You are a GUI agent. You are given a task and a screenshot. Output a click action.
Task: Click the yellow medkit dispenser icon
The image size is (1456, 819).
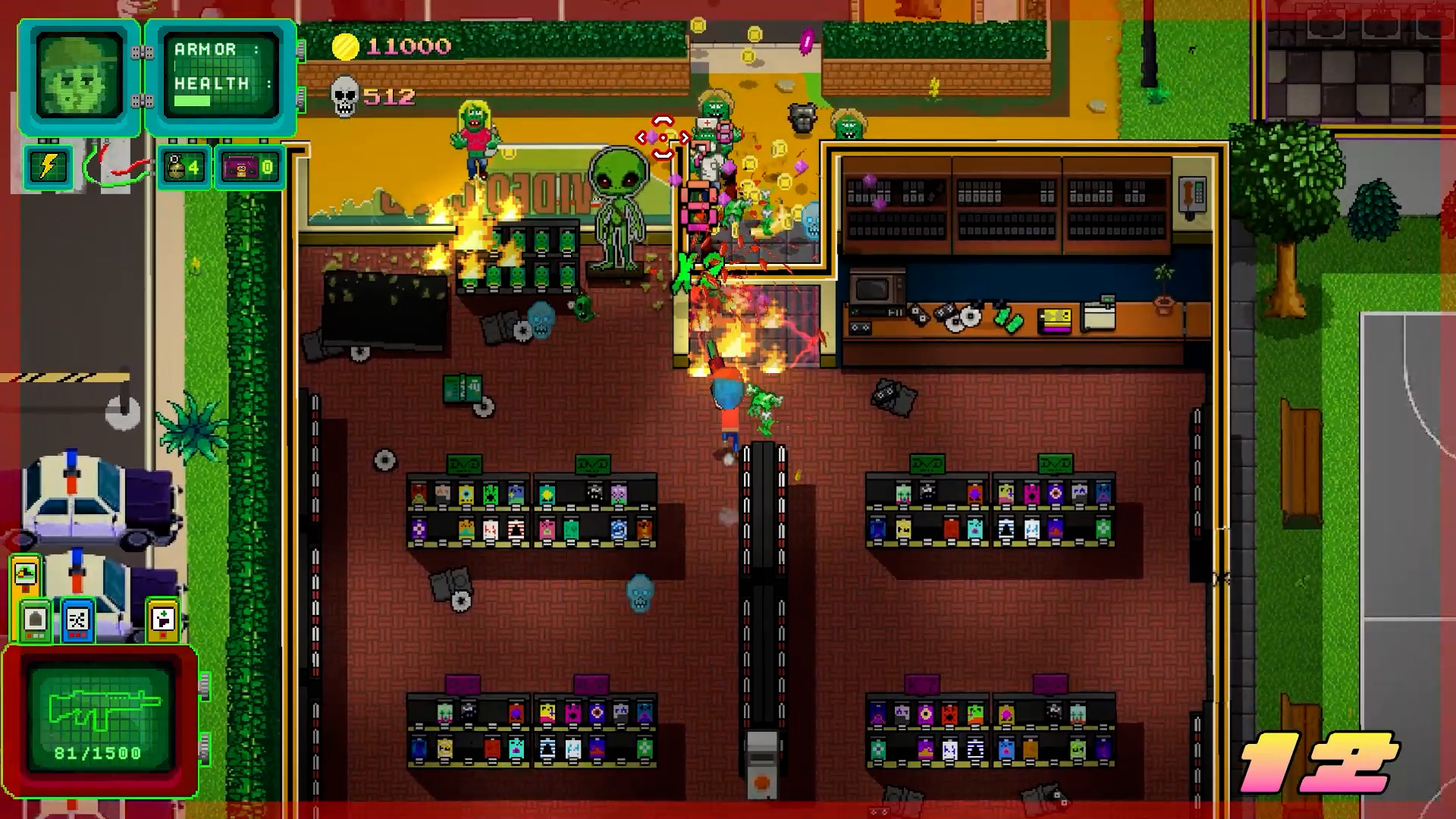[162, 620]
